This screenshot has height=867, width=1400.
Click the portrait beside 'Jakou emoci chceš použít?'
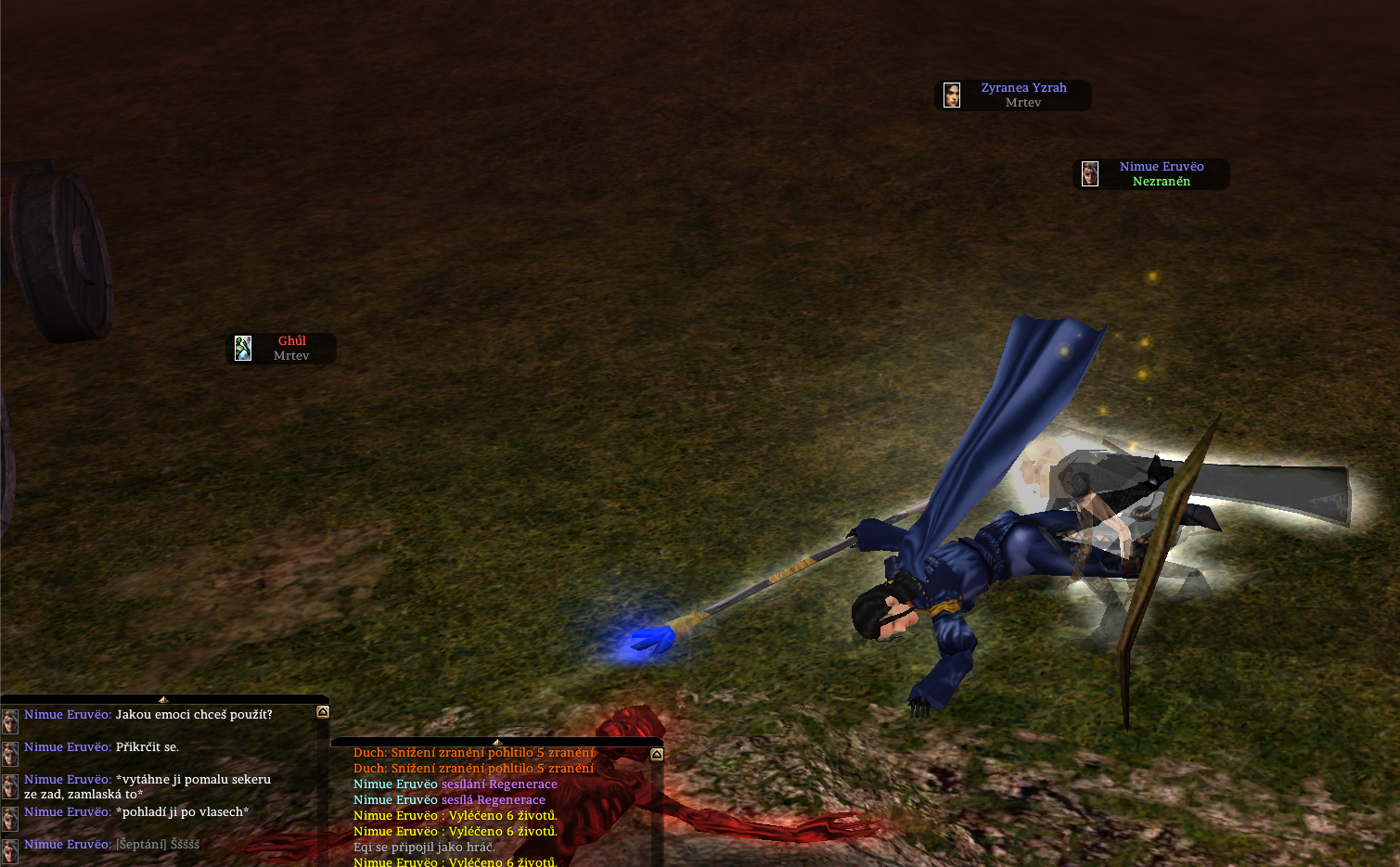(x=10, y=720)
